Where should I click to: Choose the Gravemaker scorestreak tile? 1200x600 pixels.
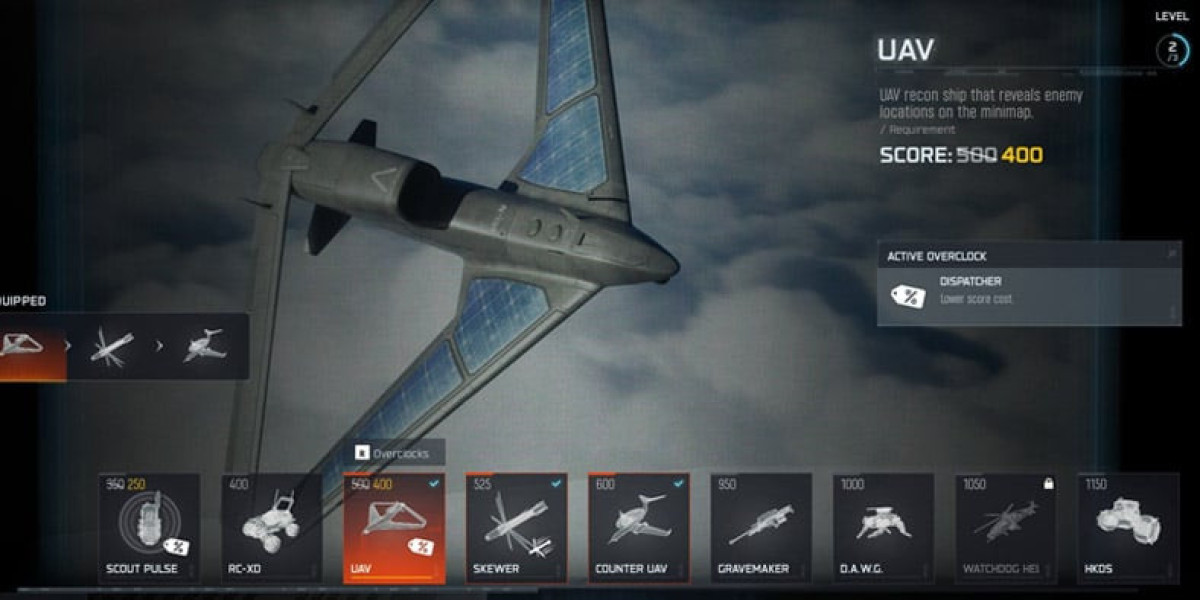(761, 528)
